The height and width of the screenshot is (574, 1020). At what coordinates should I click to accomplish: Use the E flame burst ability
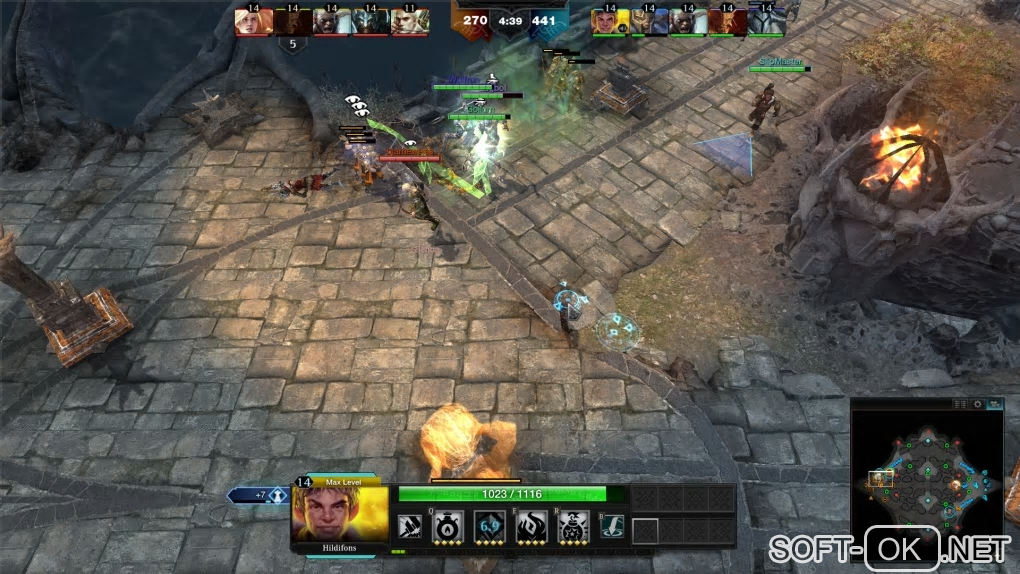click(x=530, y=527)
